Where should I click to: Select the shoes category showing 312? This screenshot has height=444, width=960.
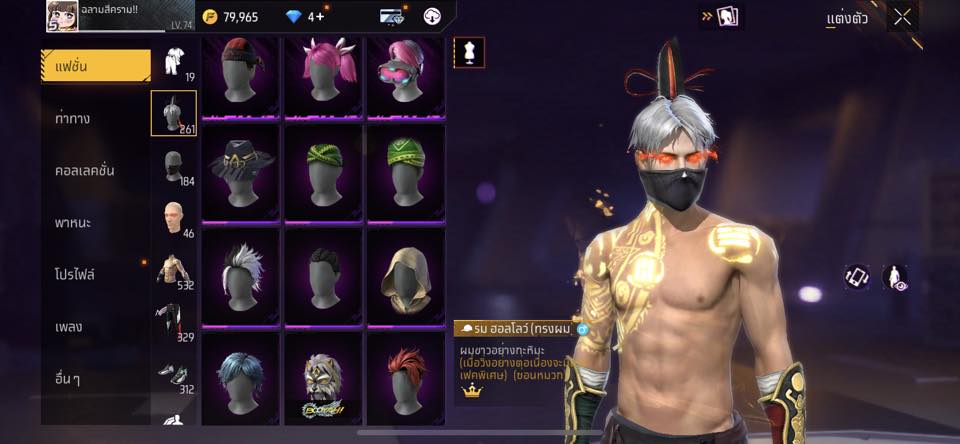click(174, 375)
